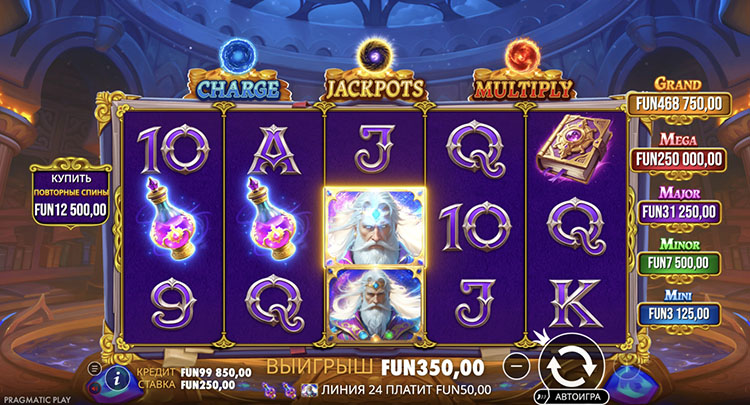Viewport: 750px width, 405px height.
Task: Open the hamburger menu icon
Action: 94,369
